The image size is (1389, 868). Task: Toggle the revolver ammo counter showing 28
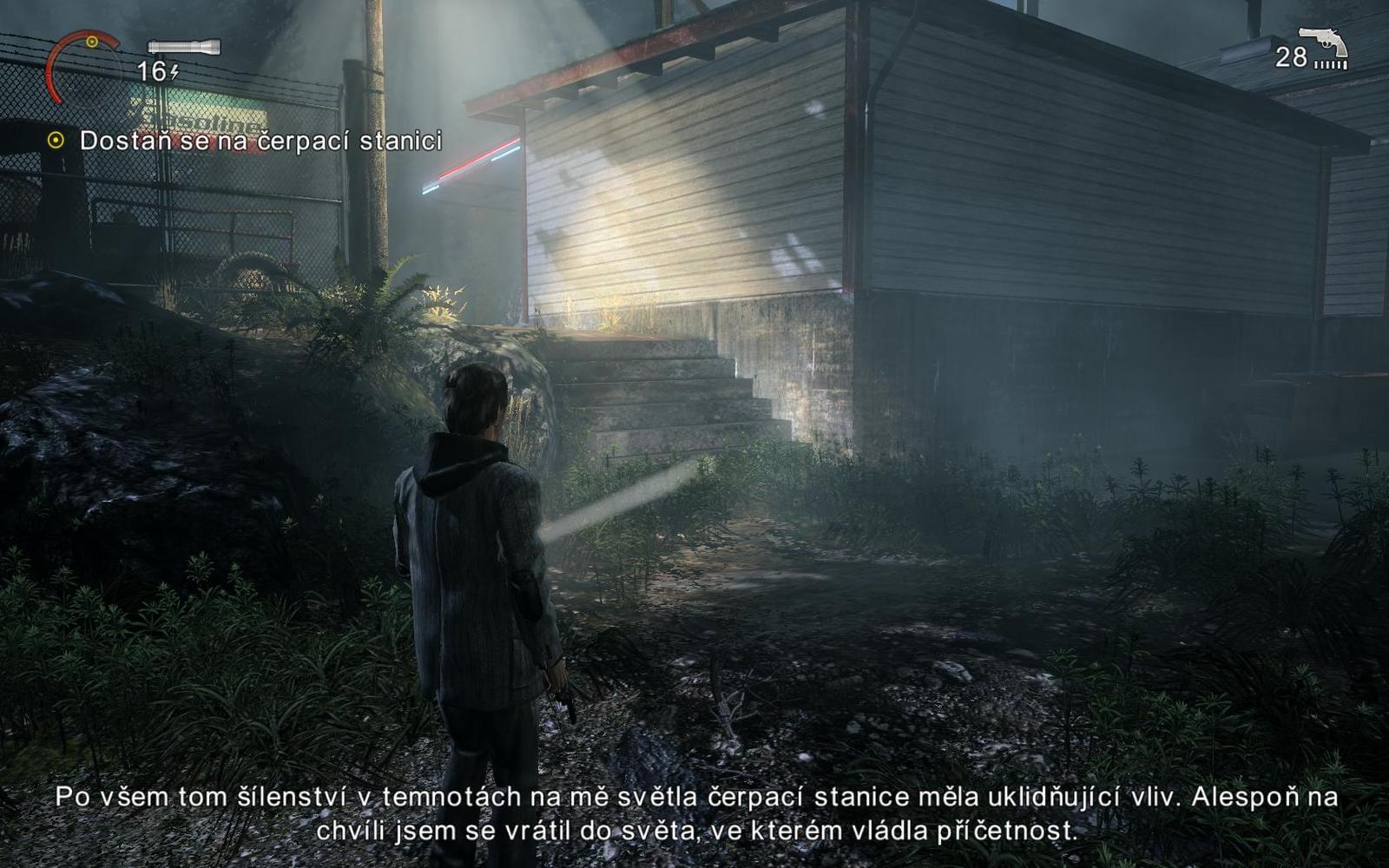click(1291, 57)
